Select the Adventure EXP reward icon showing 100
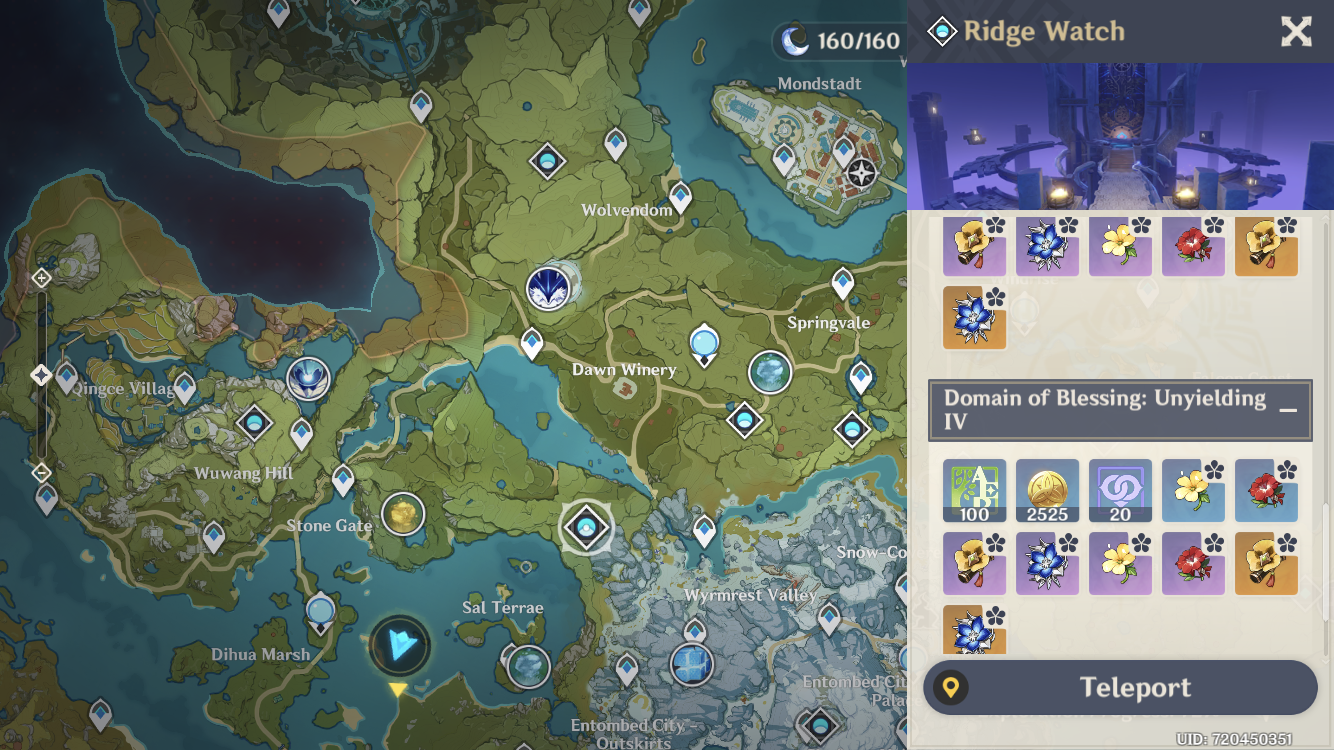 click(975, 490)
